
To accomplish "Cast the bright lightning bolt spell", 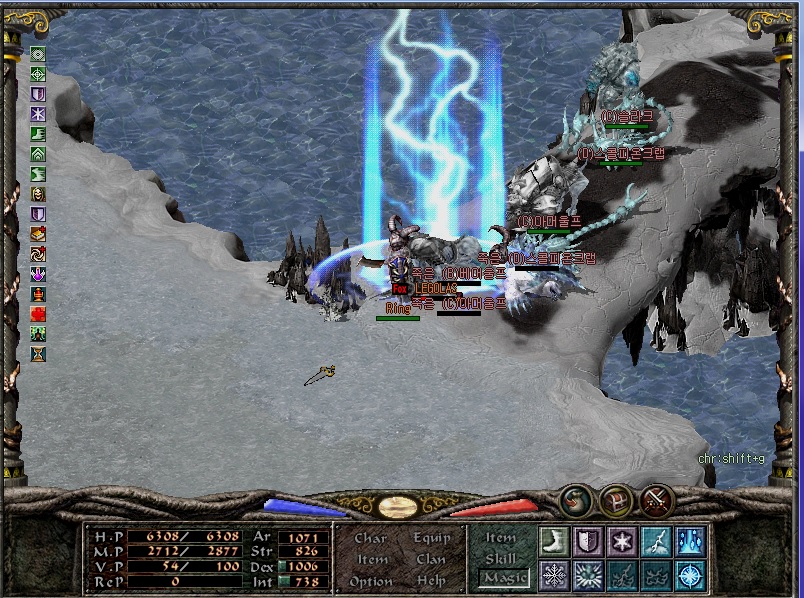I will point(656,541).
